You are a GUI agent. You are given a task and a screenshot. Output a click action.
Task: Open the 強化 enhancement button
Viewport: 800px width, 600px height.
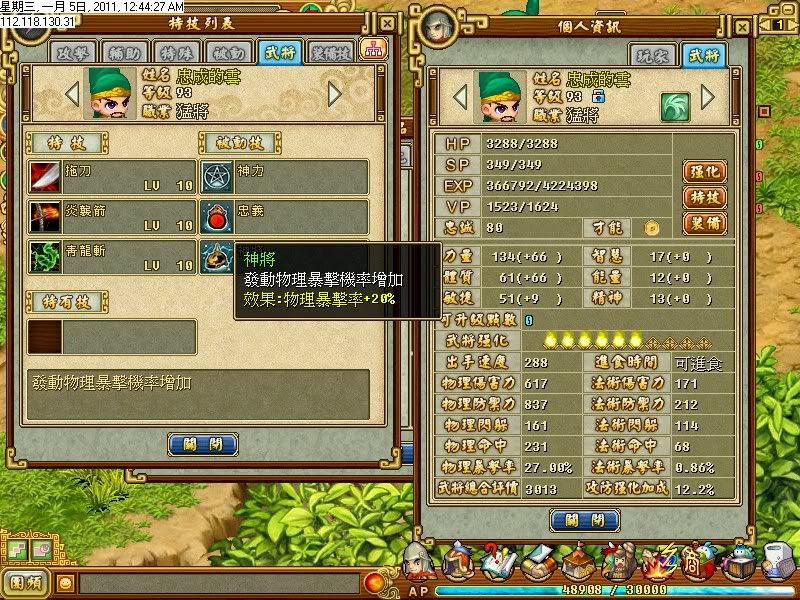point(704,172)
